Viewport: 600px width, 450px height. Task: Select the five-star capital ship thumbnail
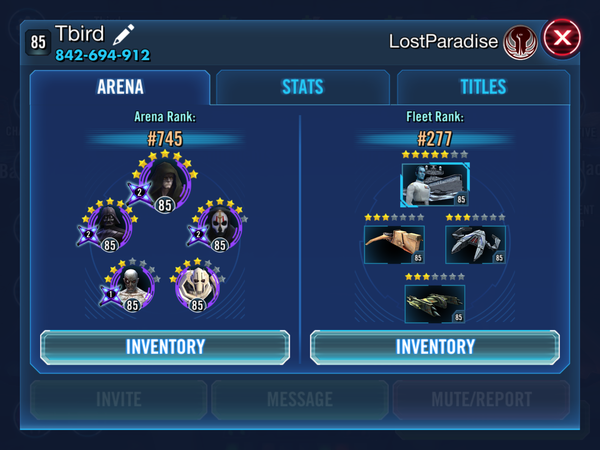click(435, 185)
